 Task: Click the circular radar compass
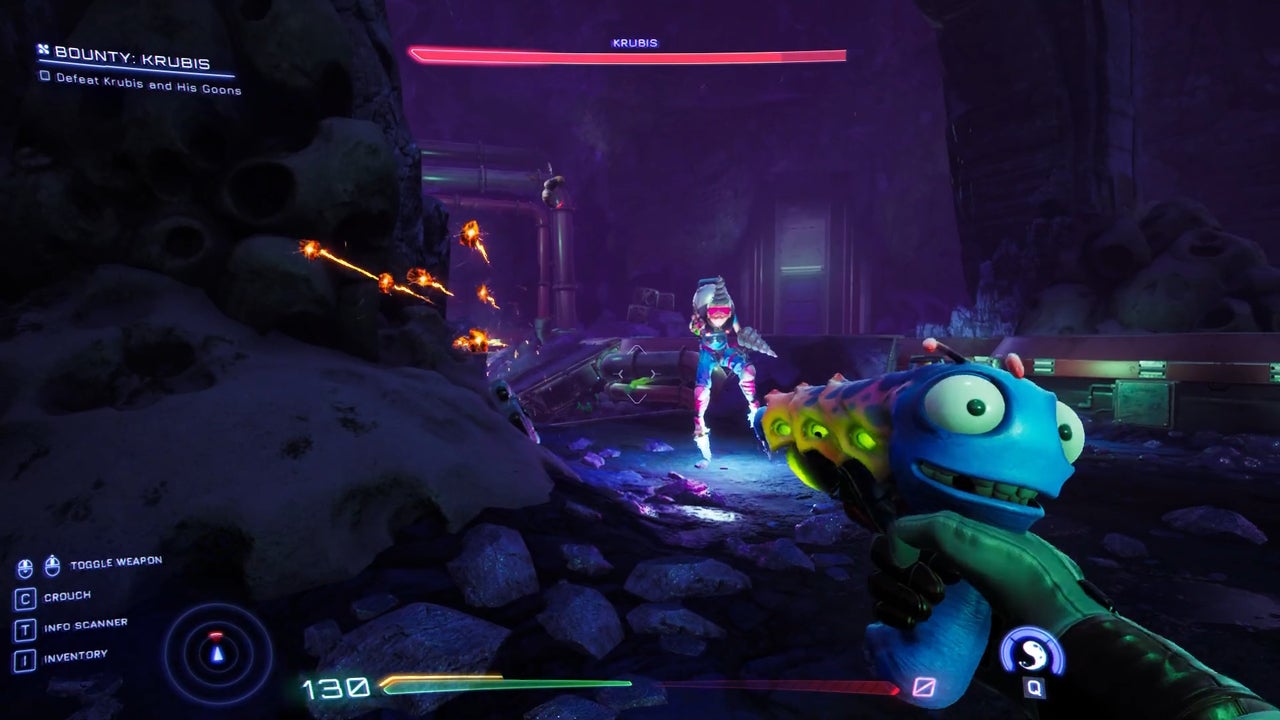point(217,652)
